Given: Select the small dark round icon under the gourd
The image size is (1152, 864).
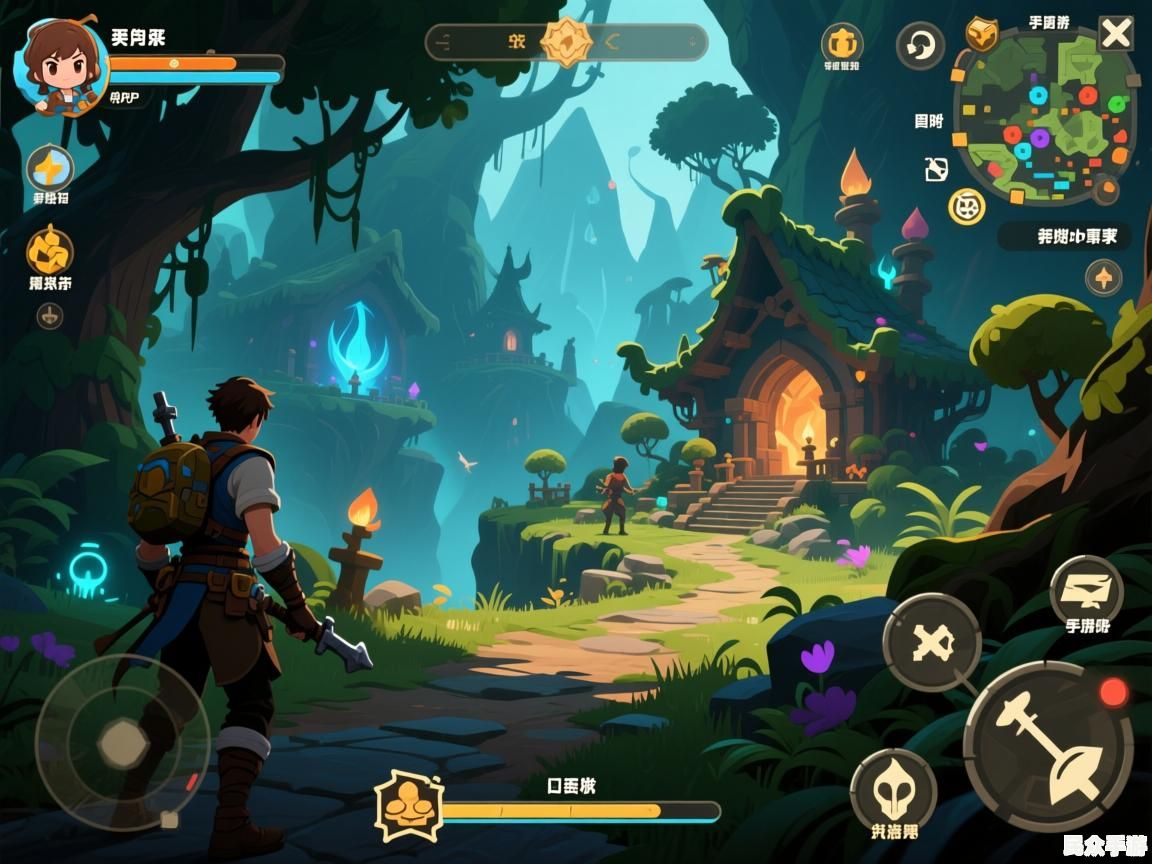Looking at the screenshot, I should point(49,316).
